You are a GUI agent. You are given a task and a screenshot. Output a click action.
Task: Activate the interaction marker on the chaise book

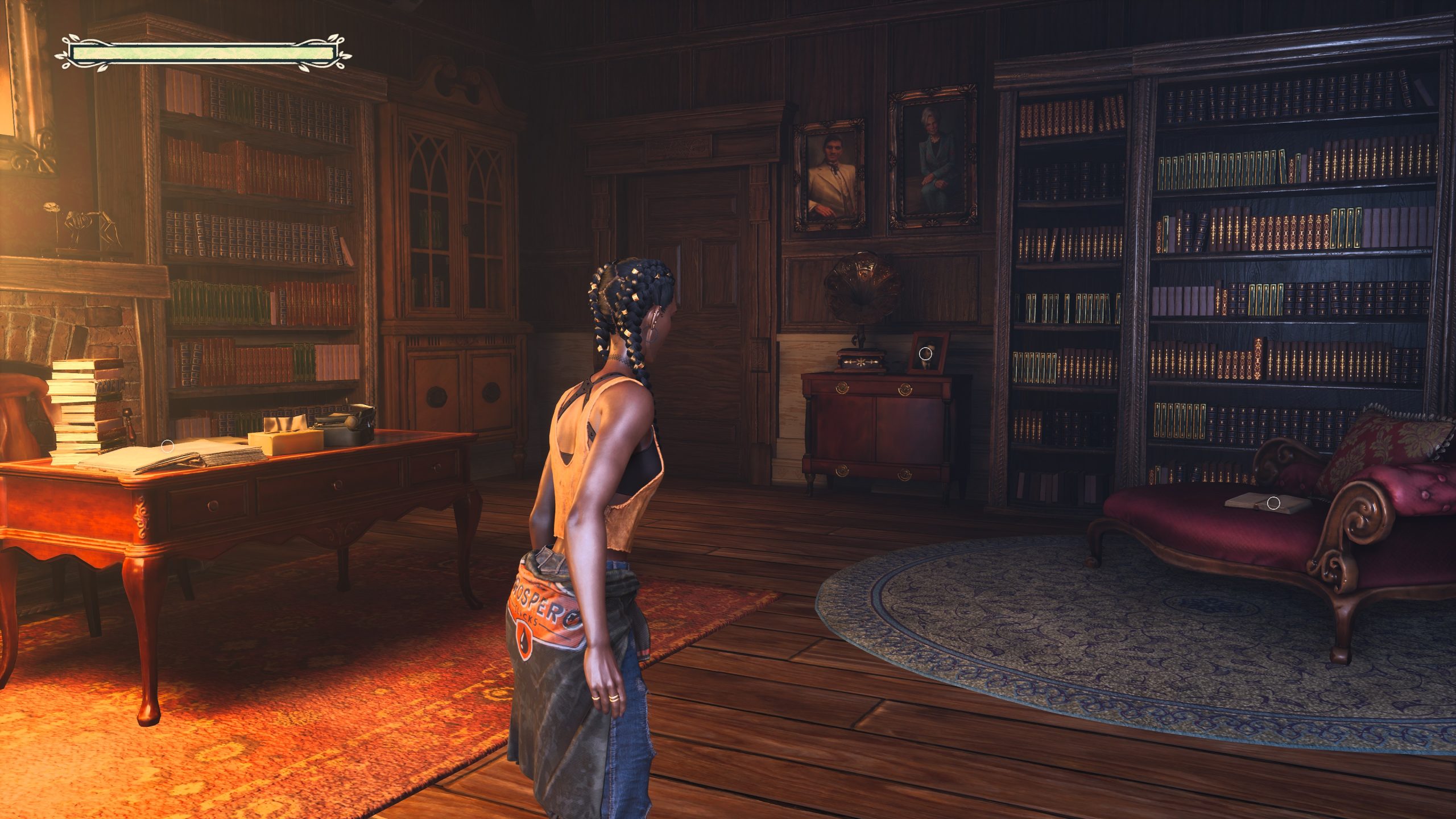1274,503
